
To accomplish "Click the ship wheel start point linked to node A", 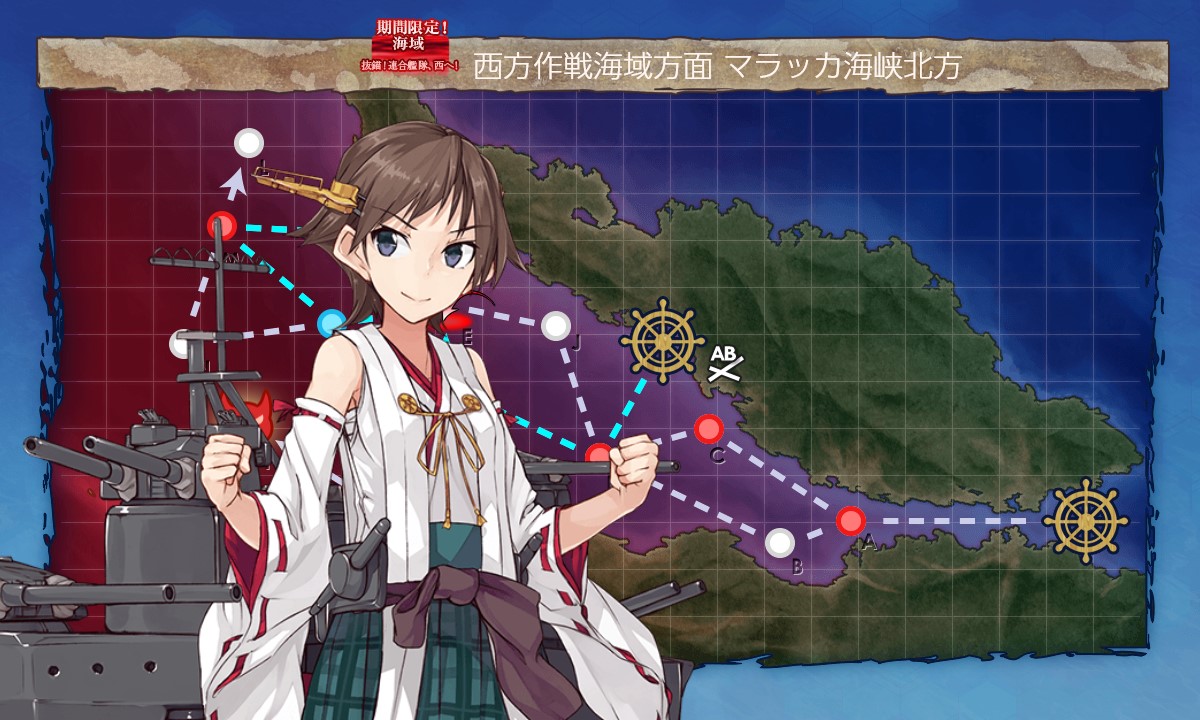I will pos(1085,521).
